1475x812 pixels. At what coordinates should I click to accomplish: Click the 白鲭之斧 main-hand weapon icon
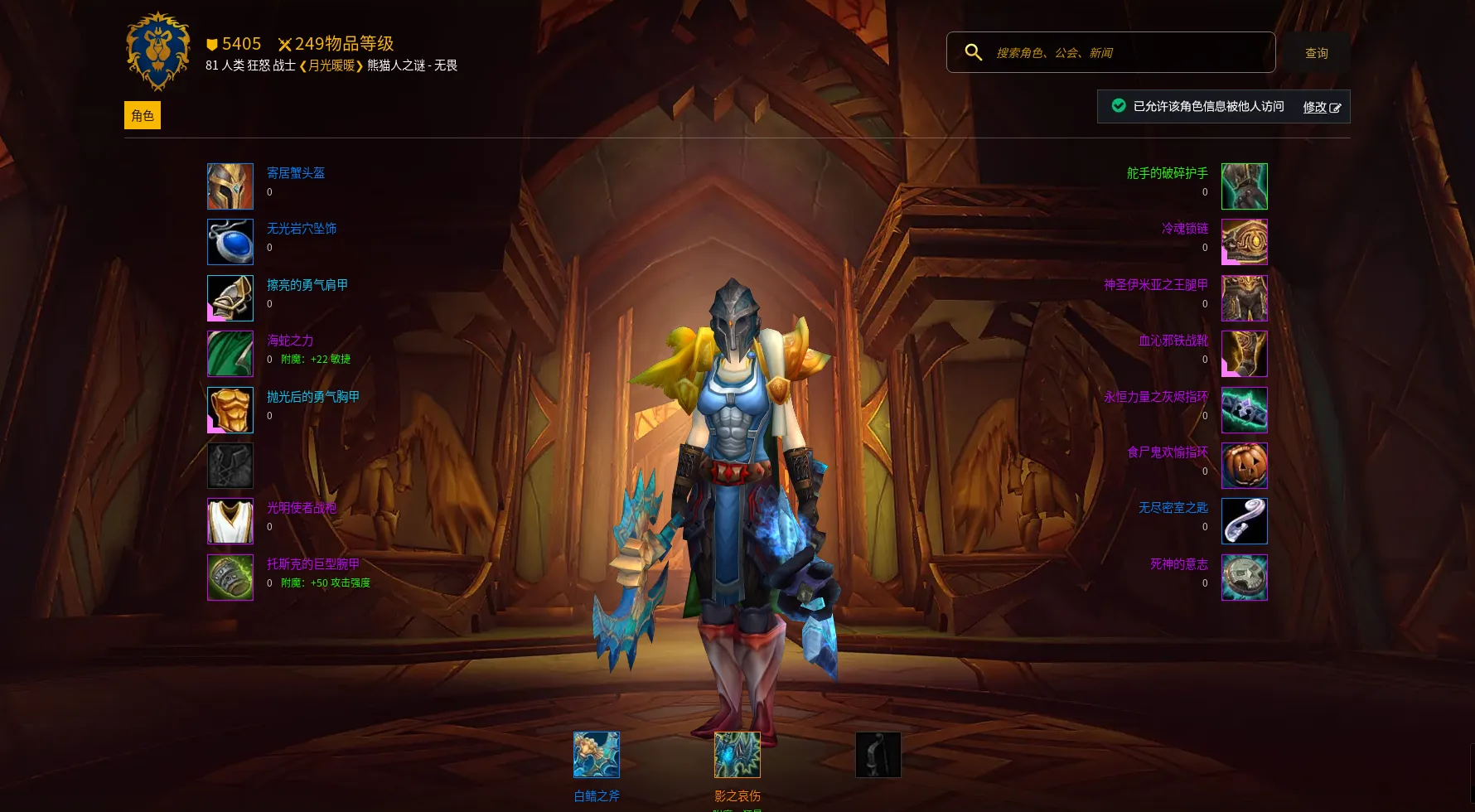click(x=597, y=755)
